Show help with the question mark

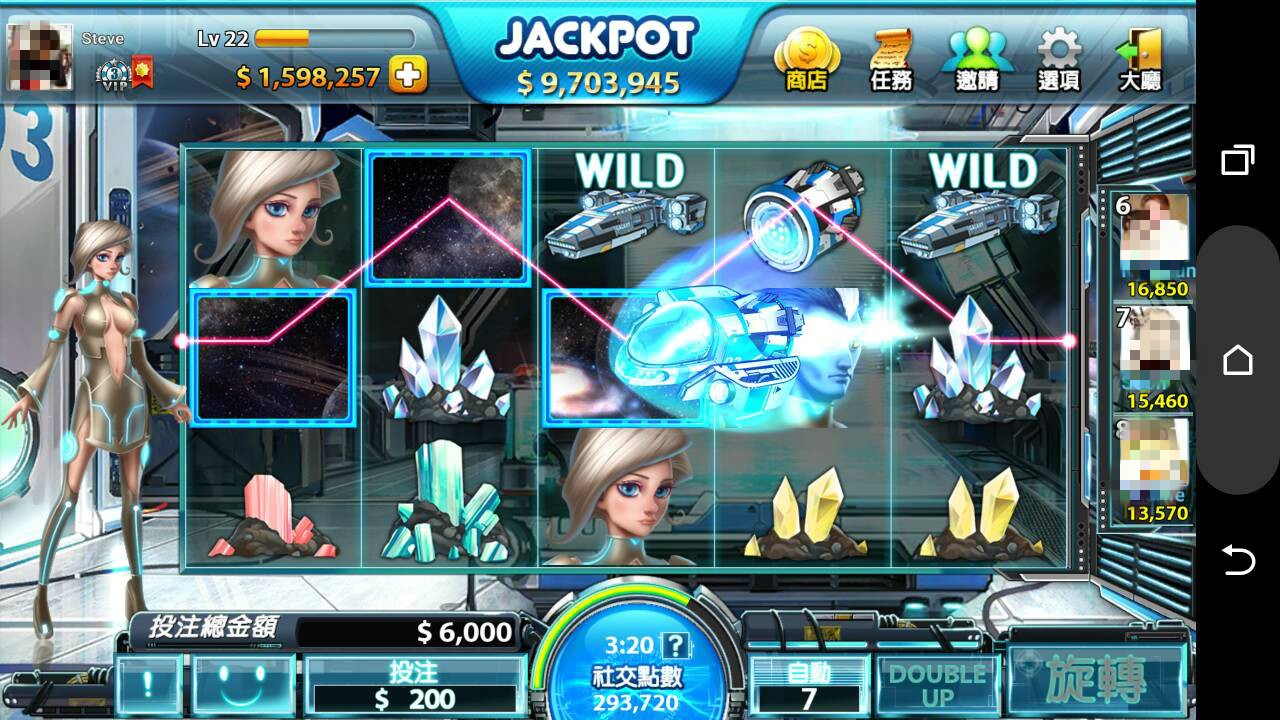coord(677,645)
